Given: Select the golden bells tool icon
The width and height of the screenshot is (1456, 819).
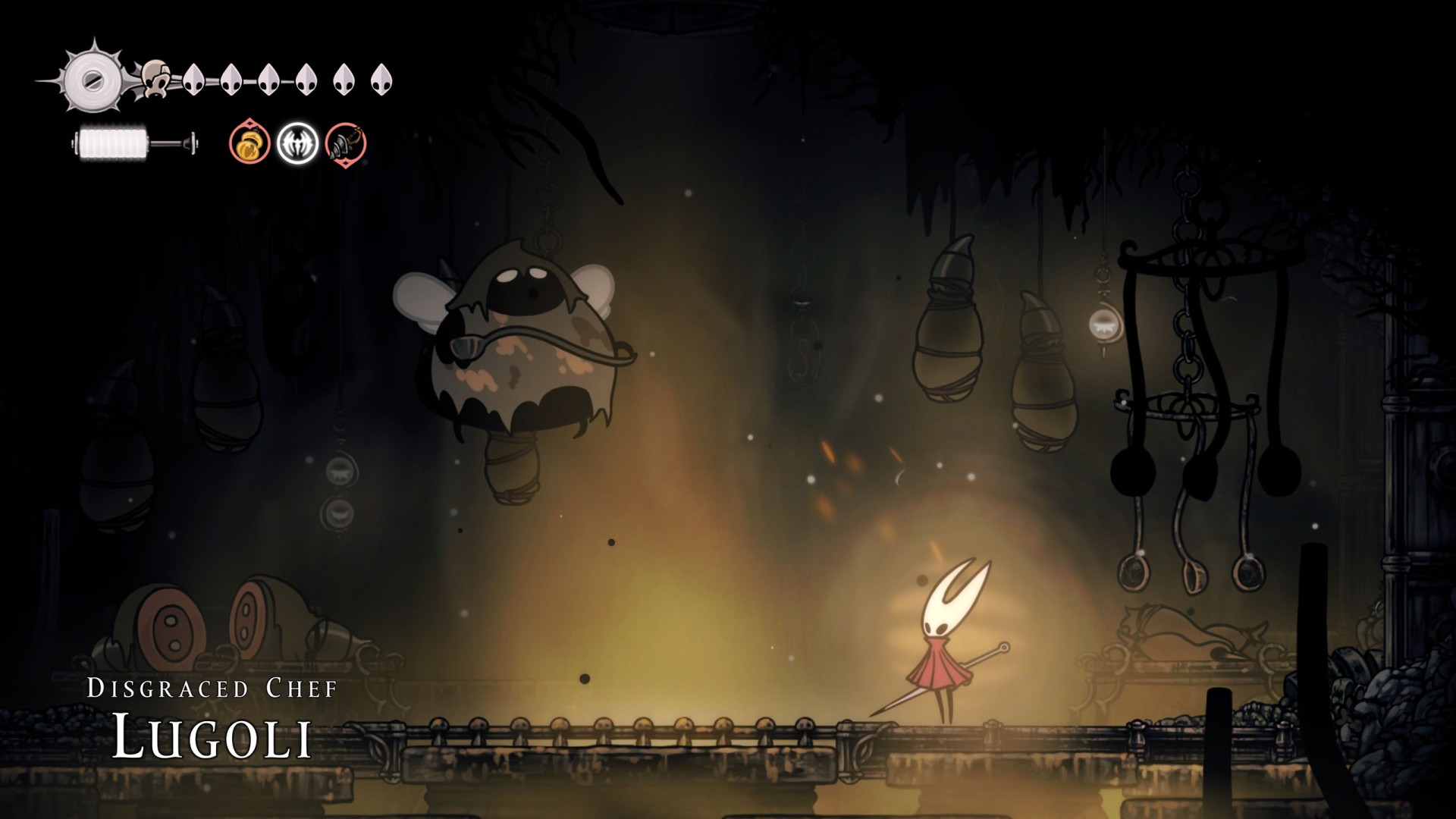Looking at the screenshot, I should pos(249,143).
